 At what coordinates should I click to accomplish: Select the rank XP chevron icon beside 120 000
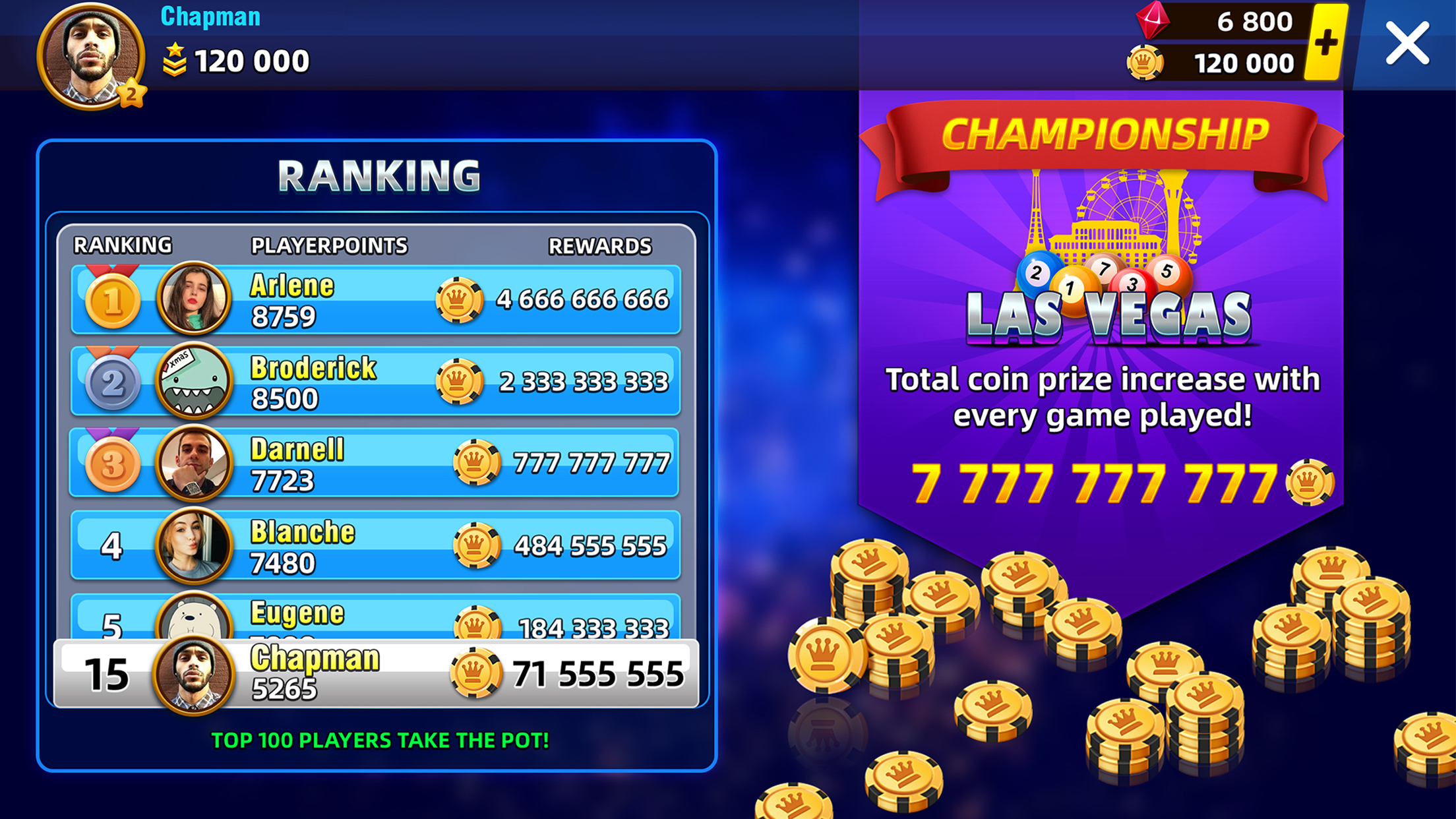[x=174, y=61]
